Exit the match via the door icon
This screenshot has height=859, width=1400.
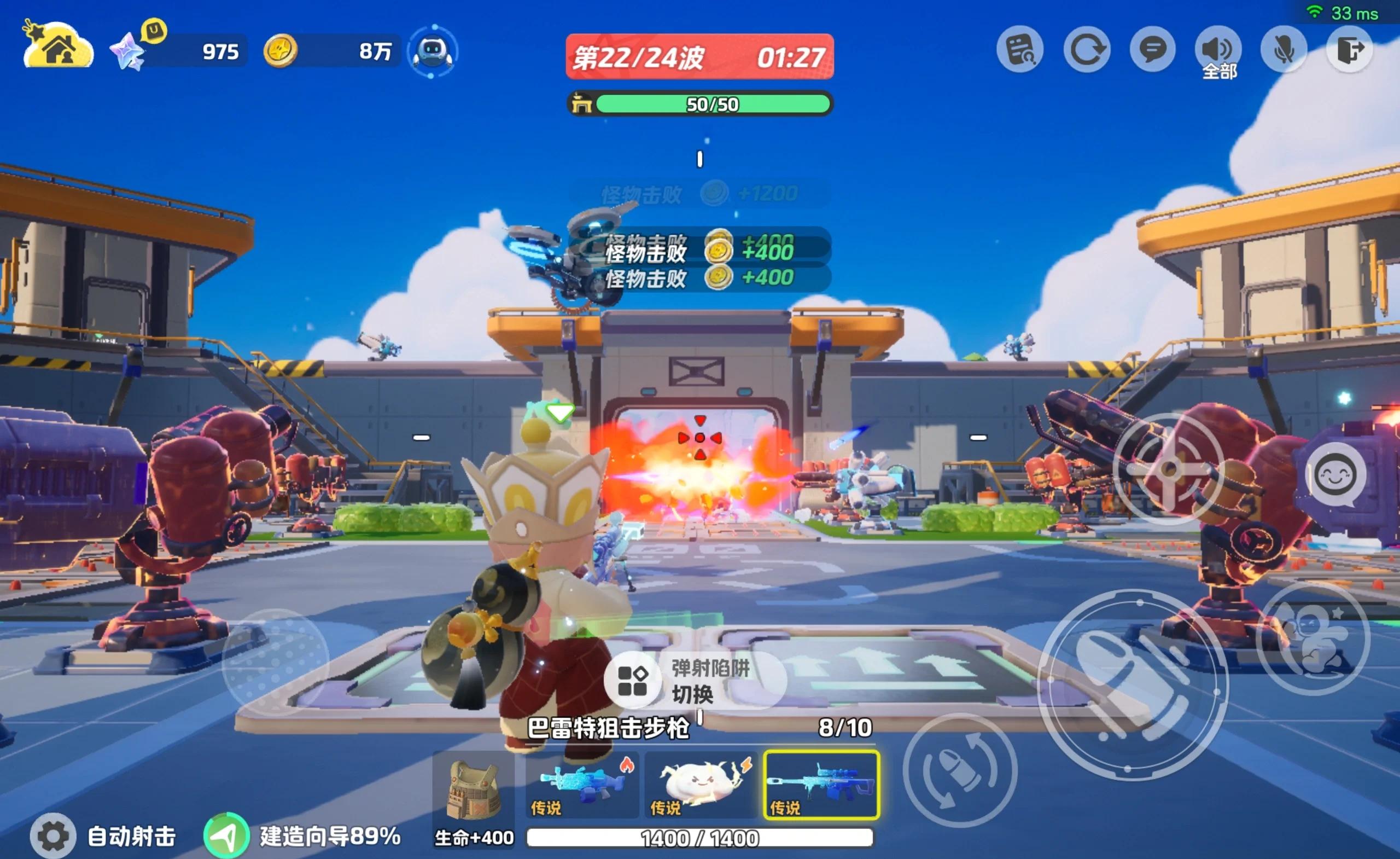(1351, 49)
